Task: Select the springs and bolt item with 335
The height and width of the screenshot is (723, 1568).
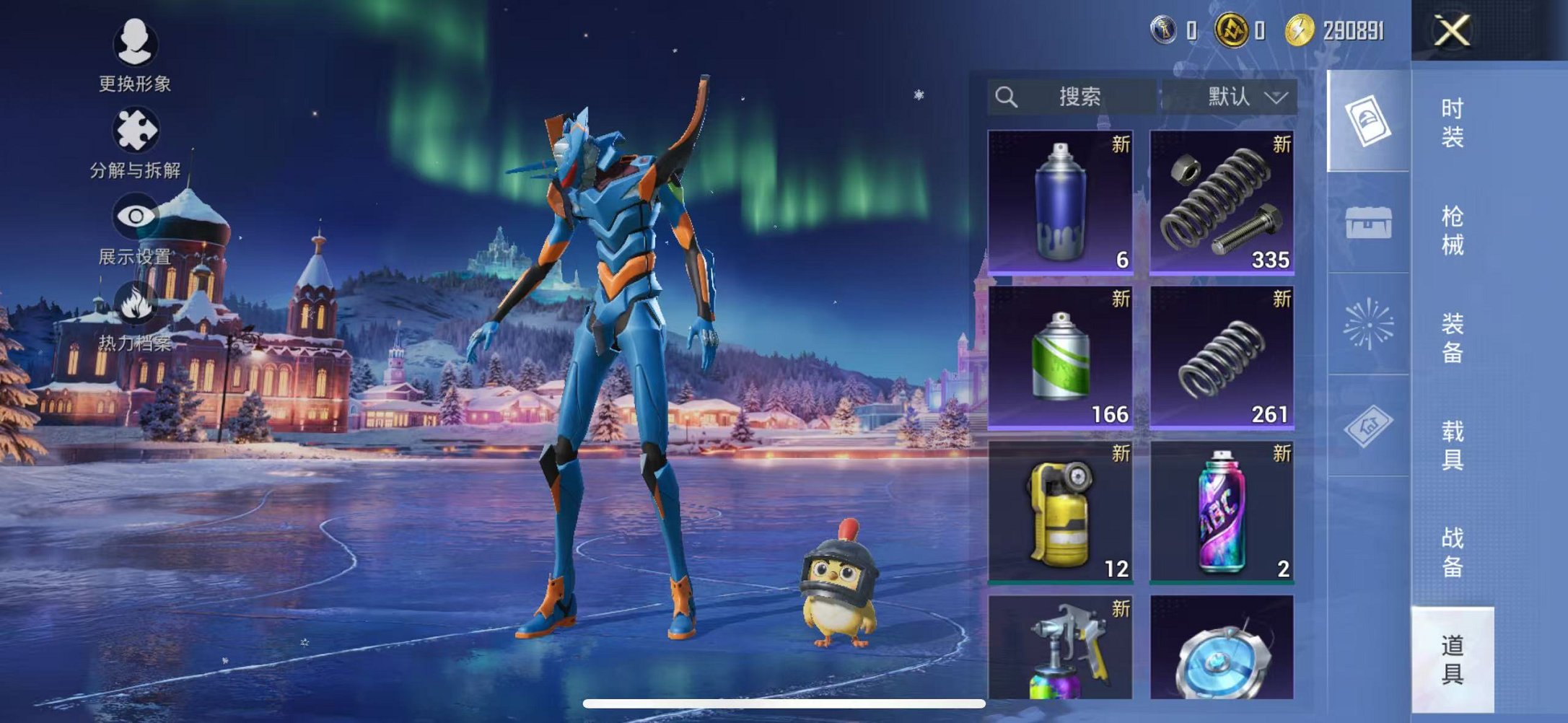Action: 1221,202
